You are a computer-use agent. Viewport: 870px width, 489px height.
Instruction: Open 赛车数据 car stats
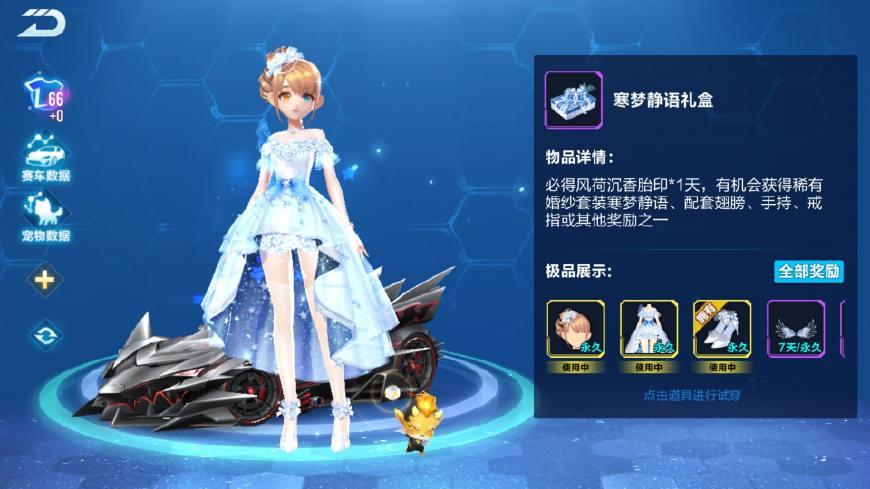[44, 157]
